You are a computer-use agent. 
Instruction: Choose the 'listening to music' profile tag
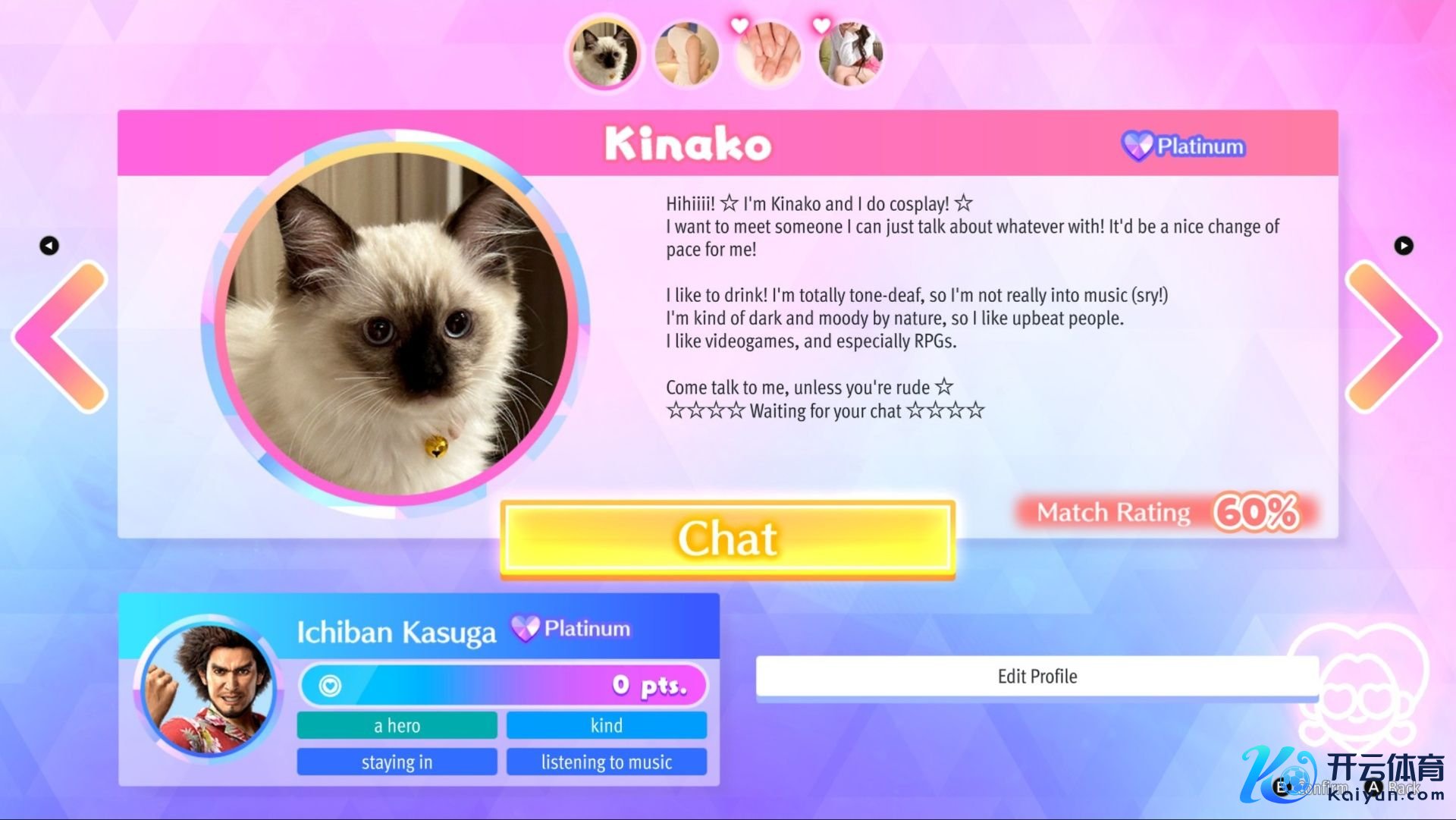pos(606,762)
